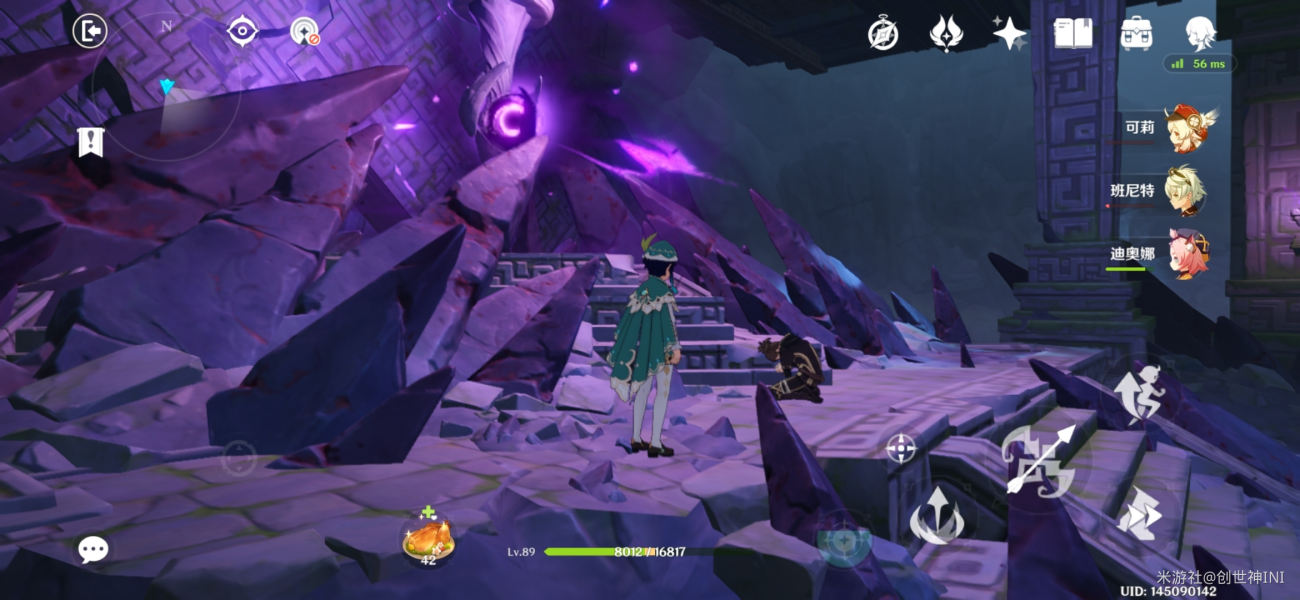Open the adventurer handbook book icon
The image size is (1300, 600).
(1072, 34)
